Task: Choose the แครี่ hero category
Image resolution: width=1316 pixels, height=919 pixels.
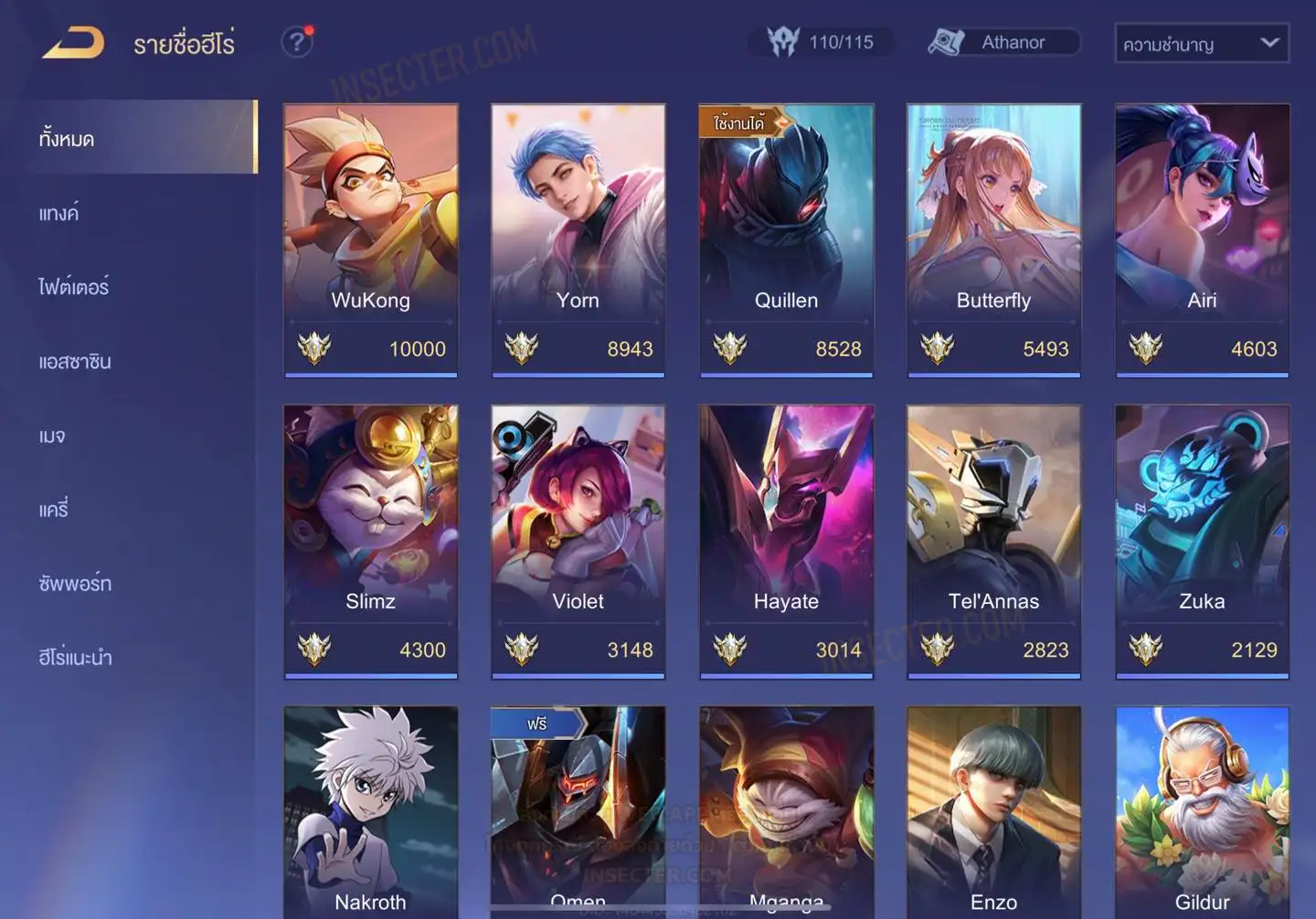Action: pos(54,510)
